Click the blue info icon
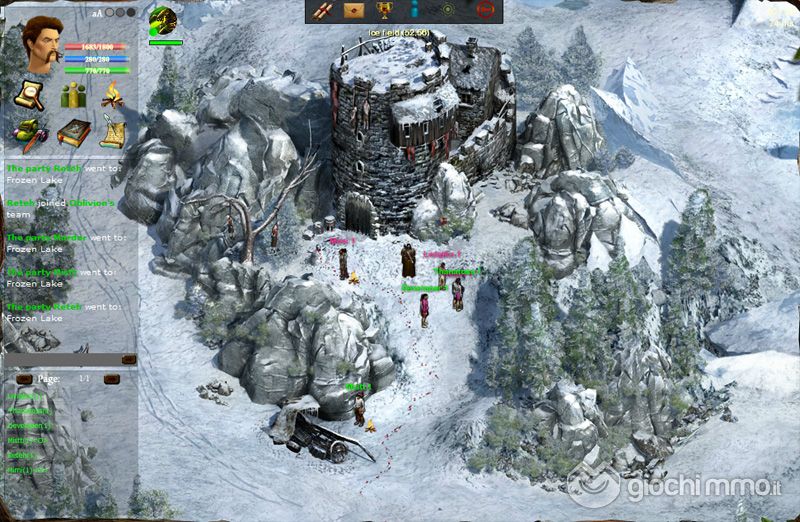Viewport: 800px width, 522px height. click(413, 11)
